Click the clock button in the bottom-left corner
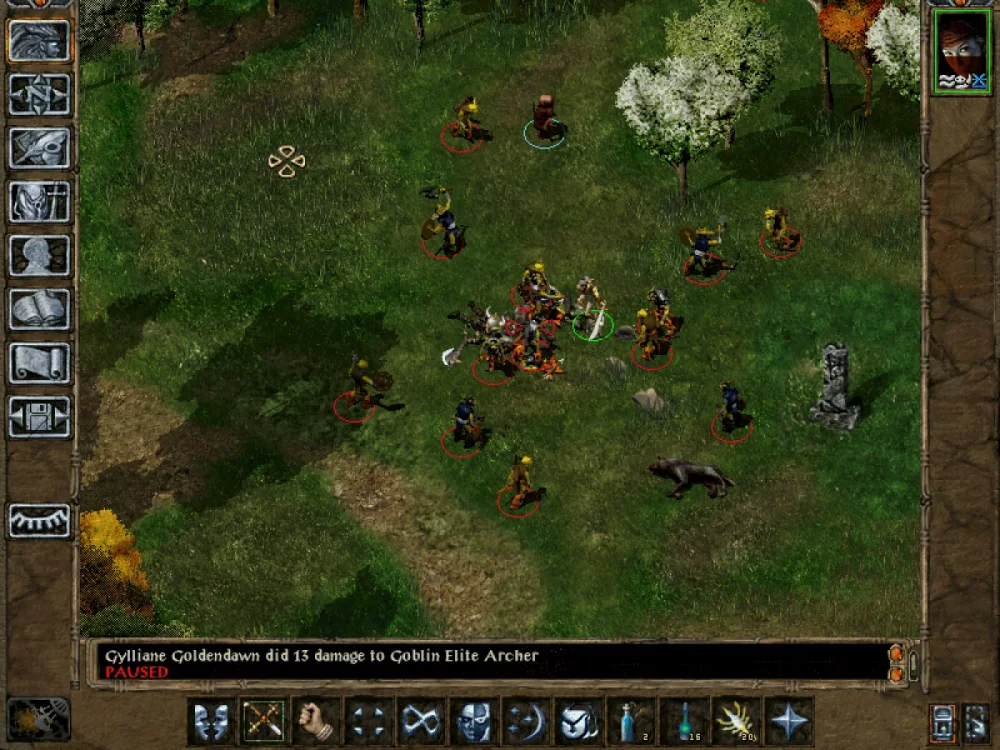 coord(38,718)
